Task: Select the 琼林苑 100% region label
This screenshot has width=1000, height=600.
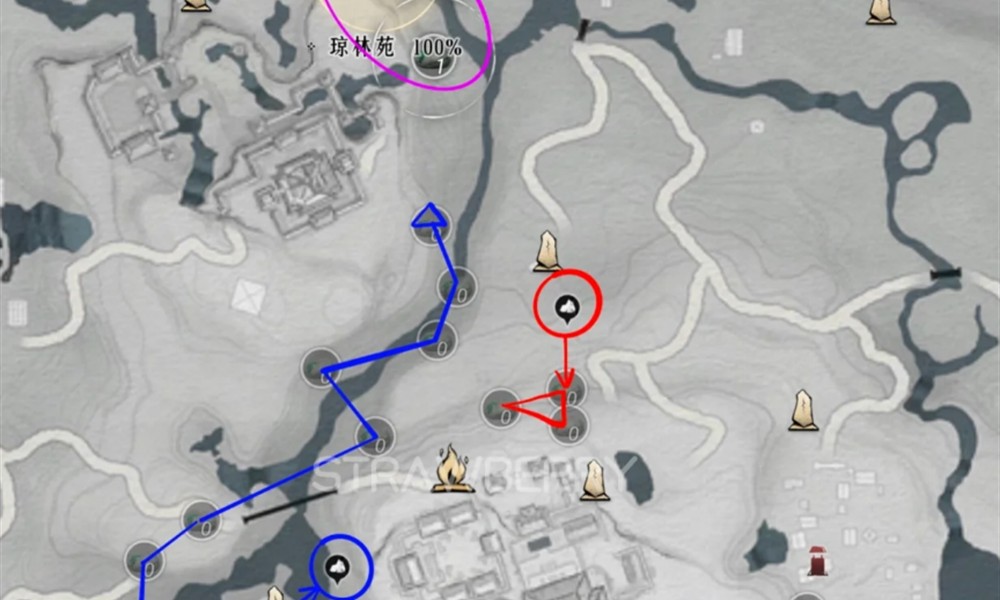Action: click(x=385, y=47)
